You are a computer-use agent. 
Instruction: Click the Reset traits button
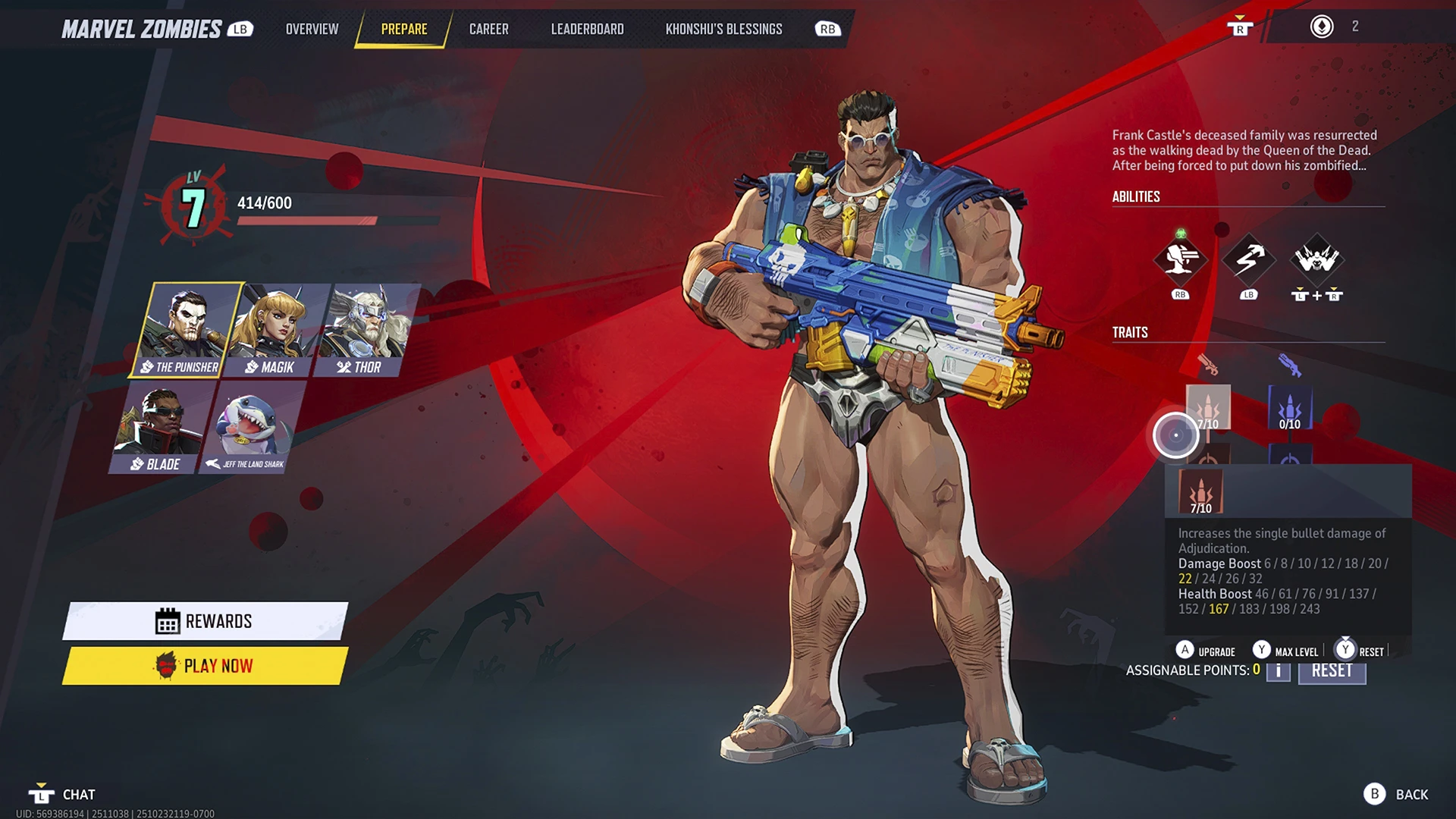coord(1332,671)
